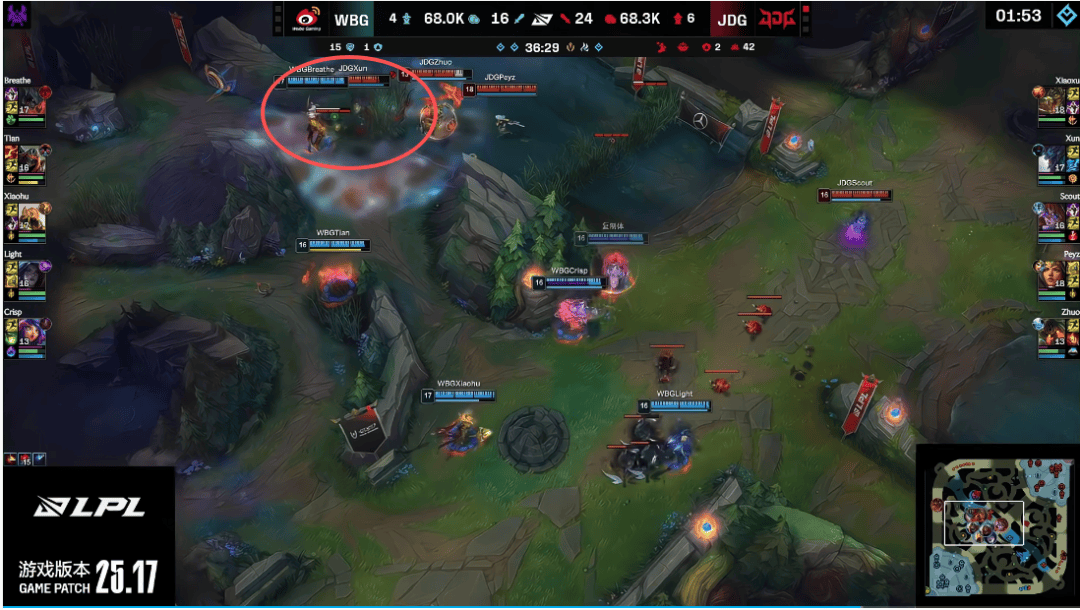Image resolution: width=1080 pixels, height=610 pixels.
Task: Select Peyz's champion portrait
Action: point(1052,275)
